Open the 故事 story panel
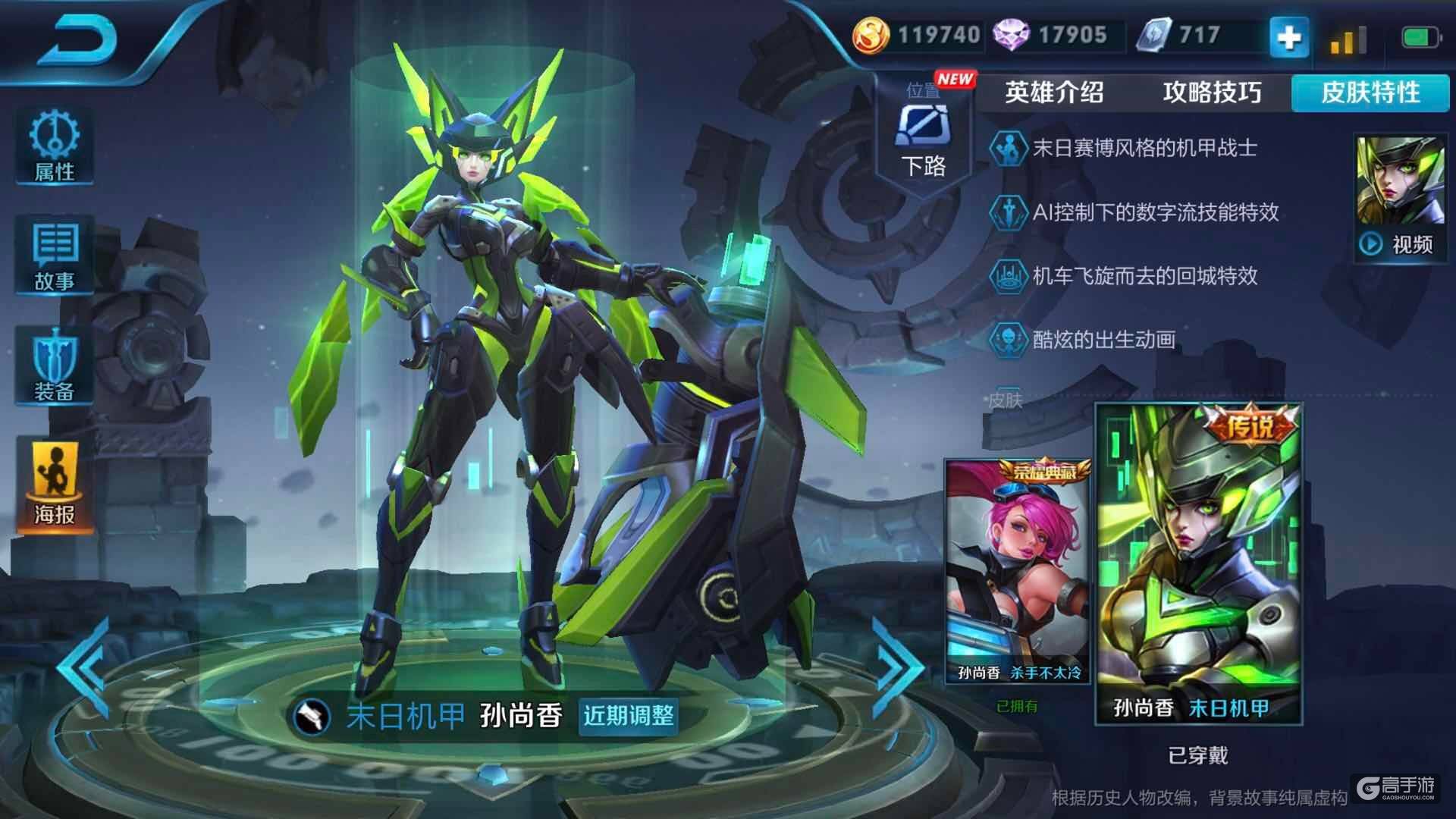The height and width of the screenshot is (819, 1456). 55,256
